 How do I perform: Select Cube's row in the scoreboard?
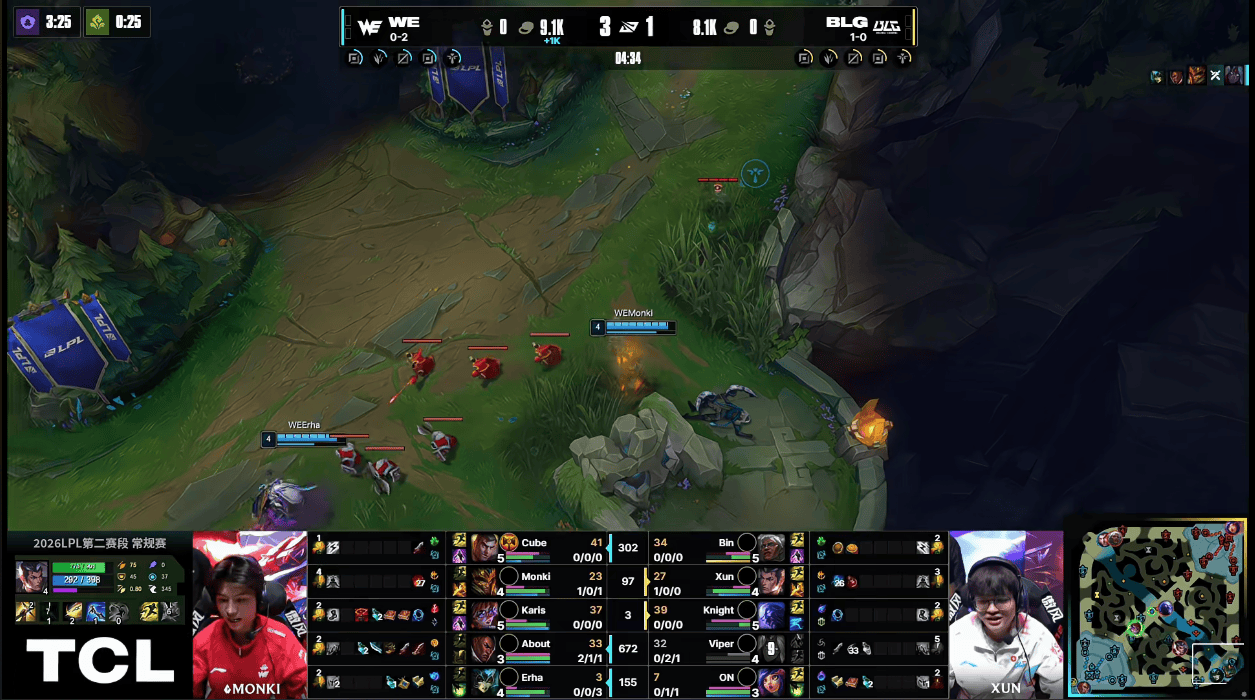point(534,547)
